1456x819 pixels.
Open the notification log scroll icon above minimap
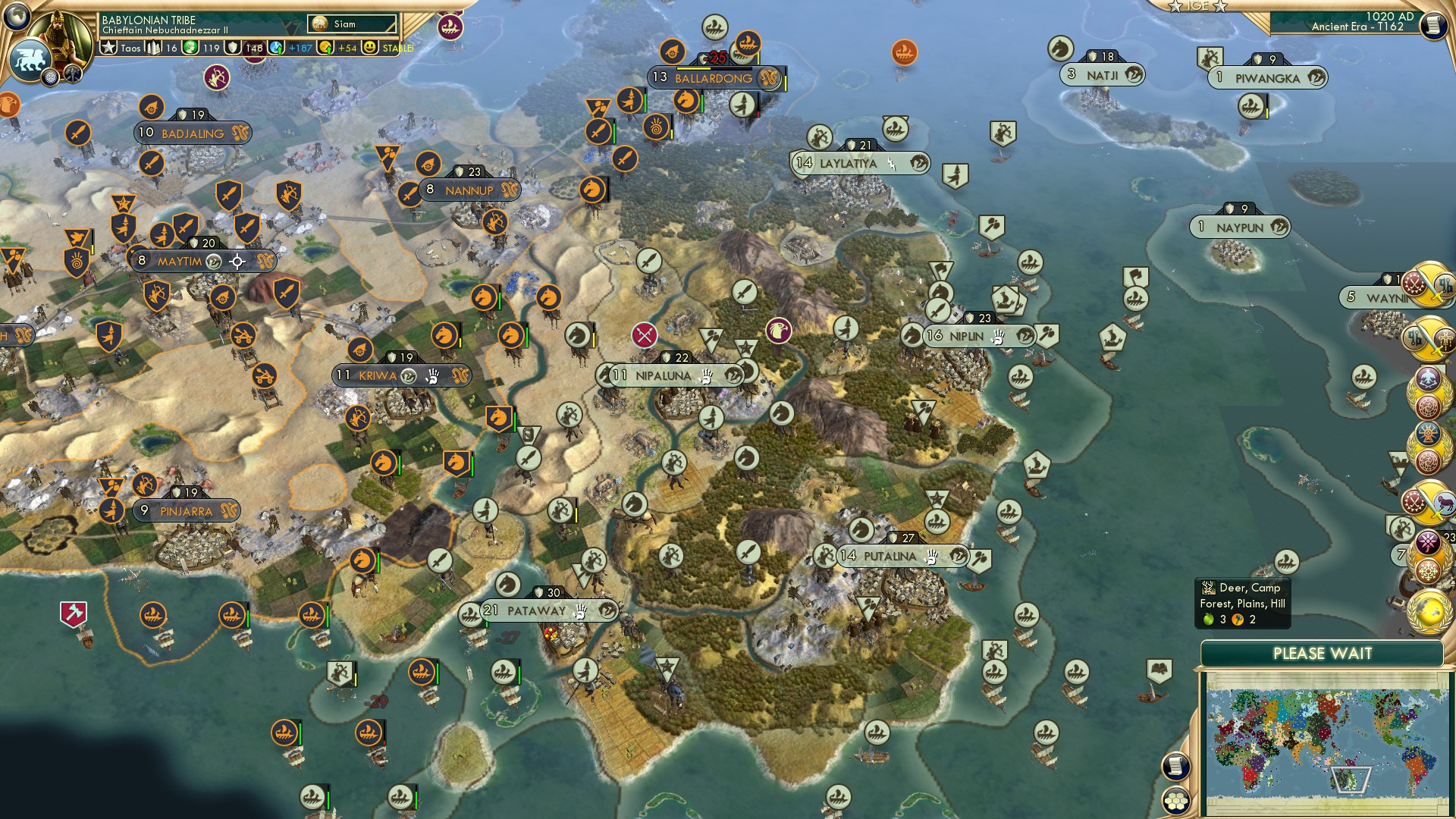click(1175, 766)
